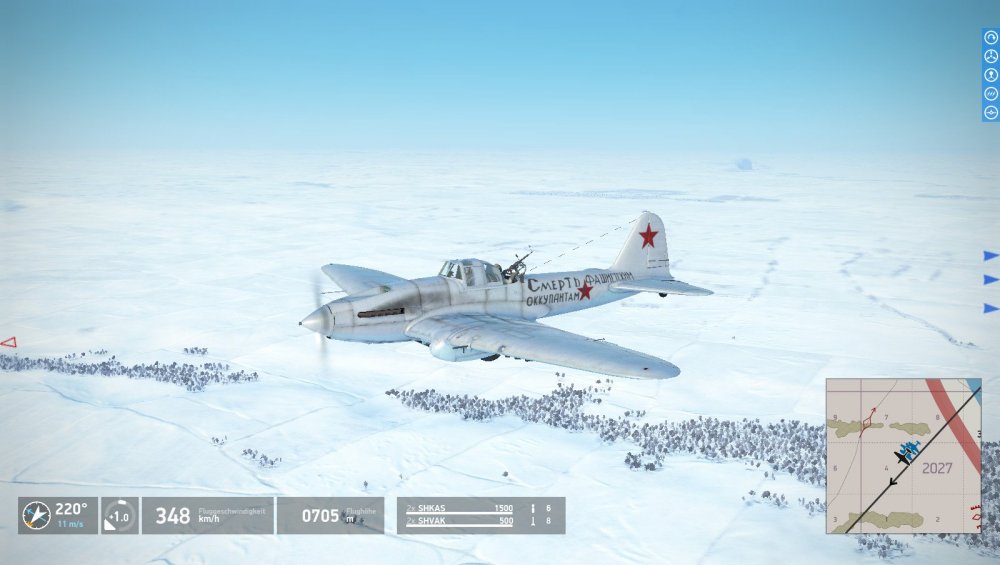This screenshot has height=565, width=1000.
Task: Click the compass icon beside the 220° heading
Action: point(37,516)
